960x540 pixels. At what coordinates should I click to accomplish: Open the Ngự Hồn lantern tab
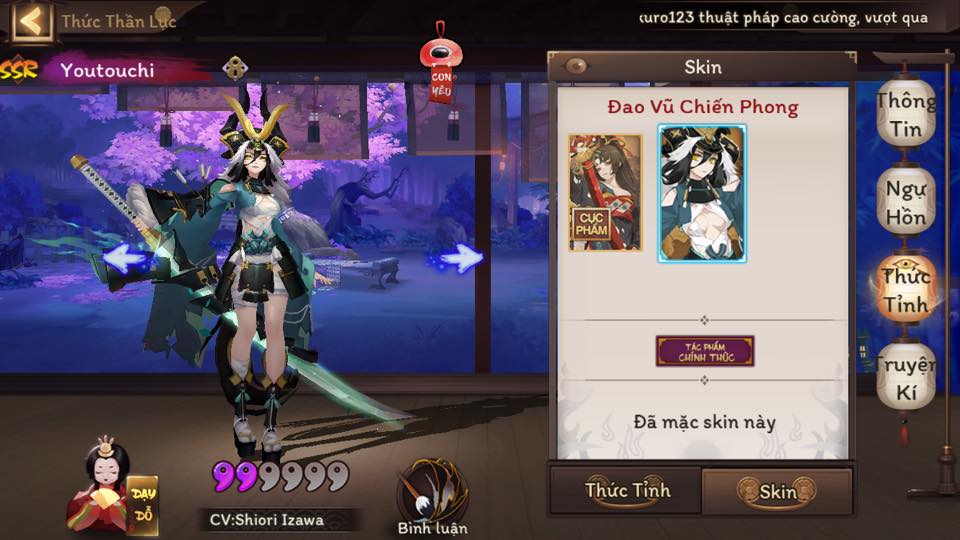906,202
